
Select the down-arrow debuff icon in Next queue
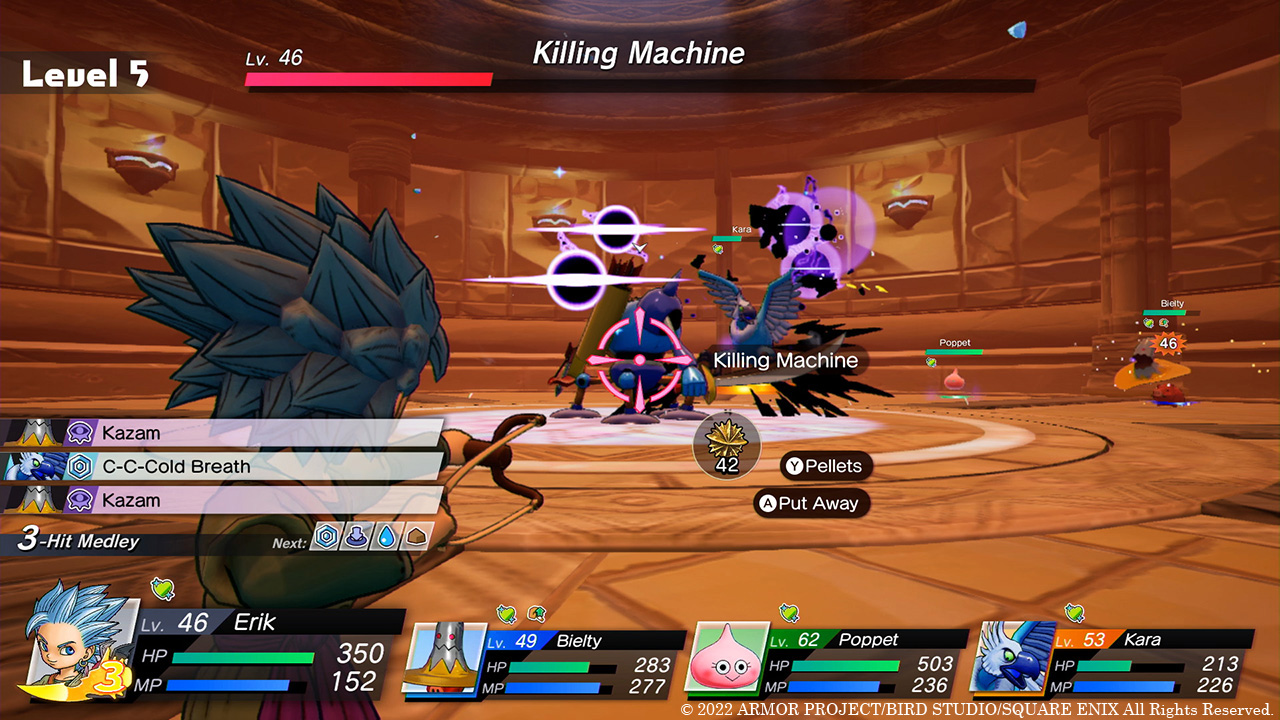tap(356, 537)
